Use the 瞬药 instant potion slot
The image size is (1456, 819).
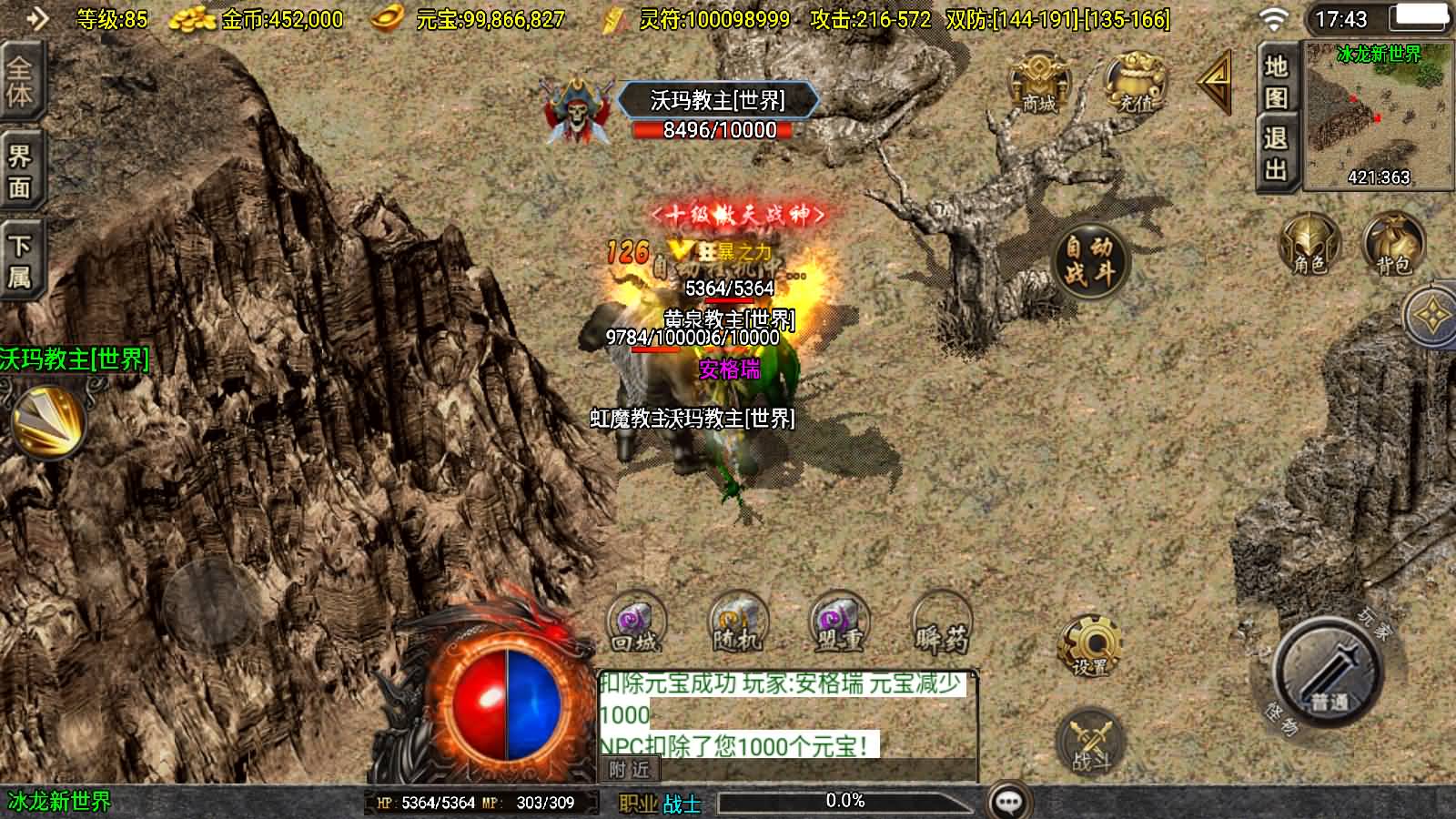941,624
